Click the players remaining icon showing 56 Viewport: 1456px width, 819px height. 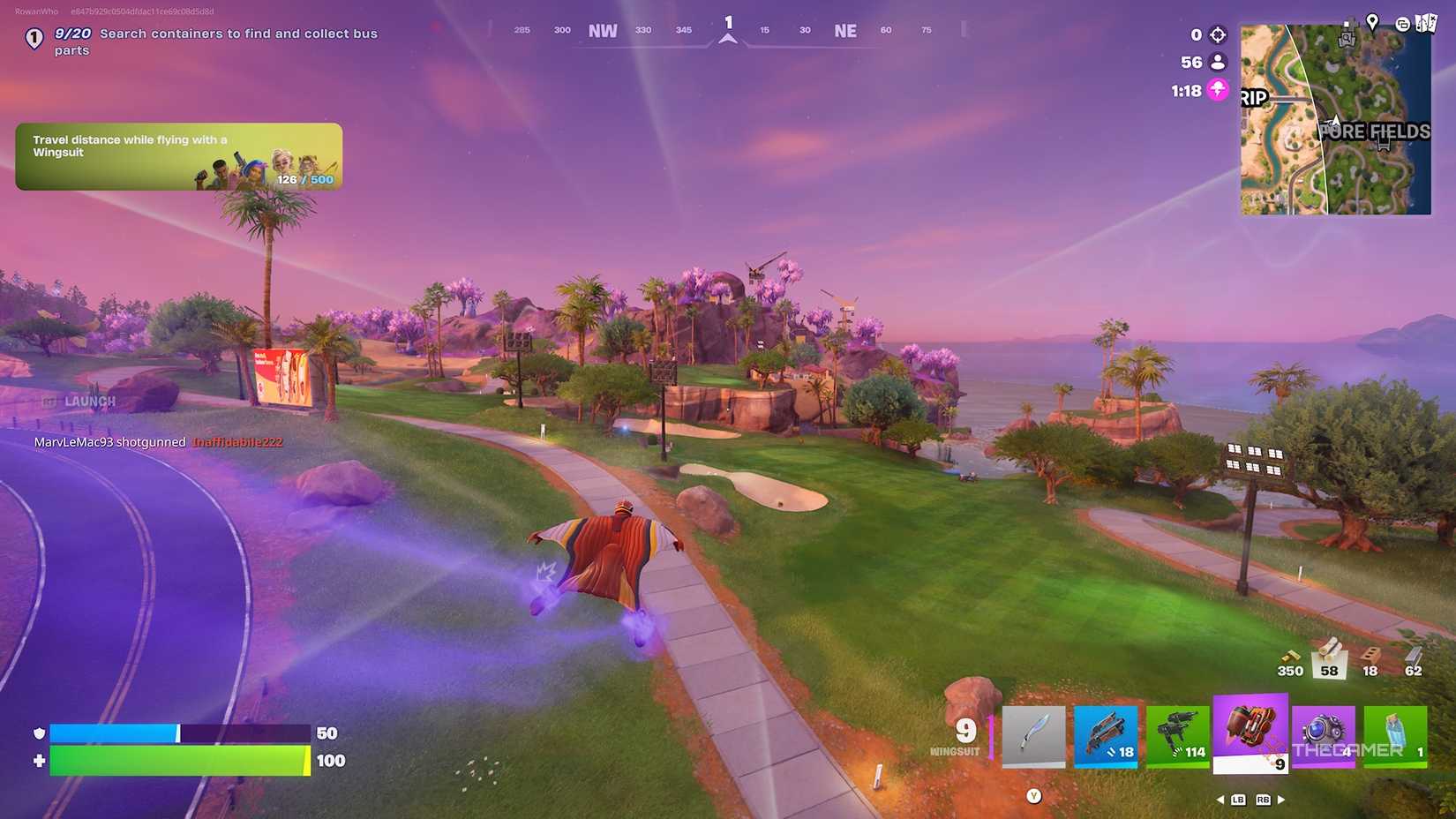tap(1218, 62)
